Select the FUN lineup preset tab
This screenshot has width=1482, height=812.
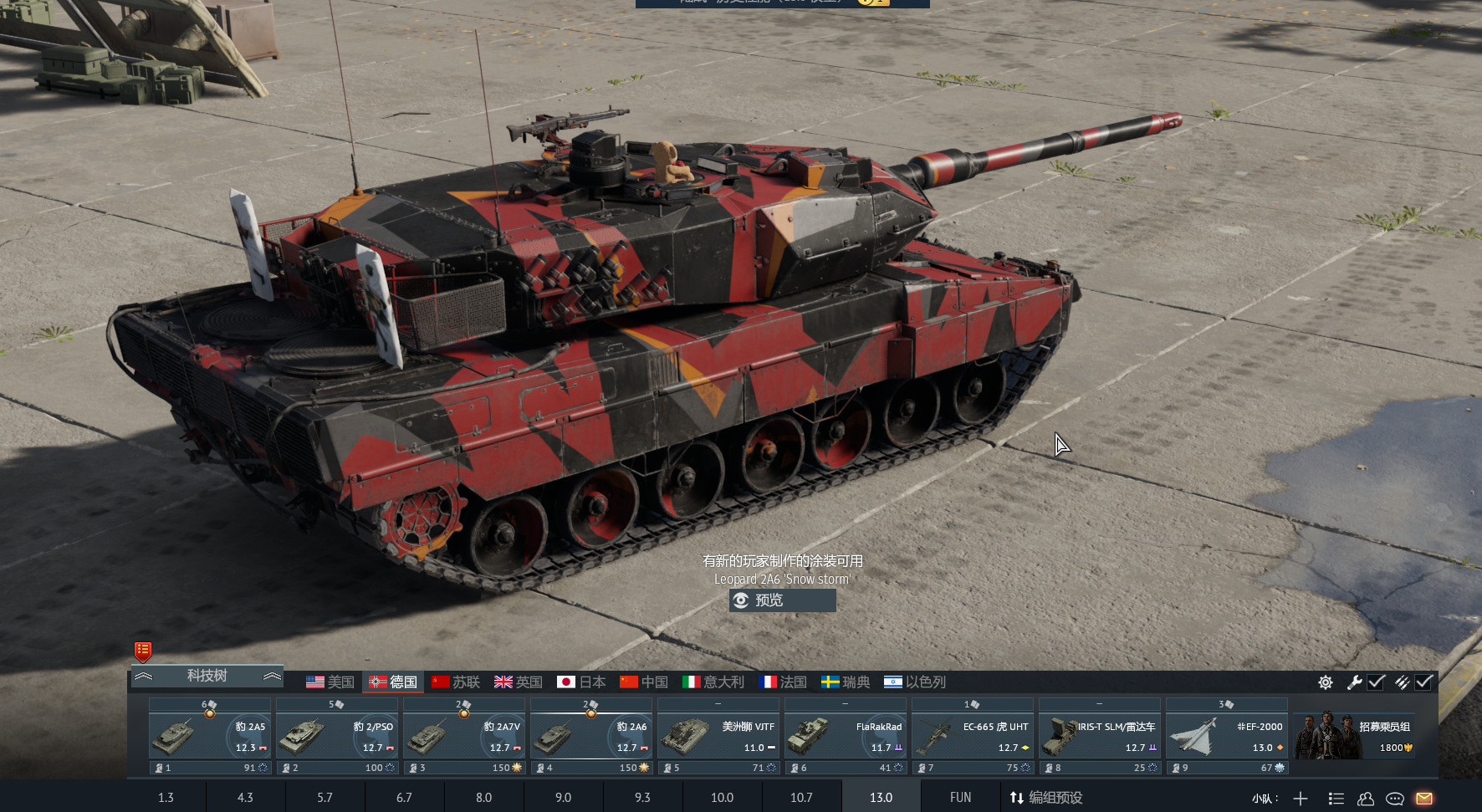tap(960, 798)
